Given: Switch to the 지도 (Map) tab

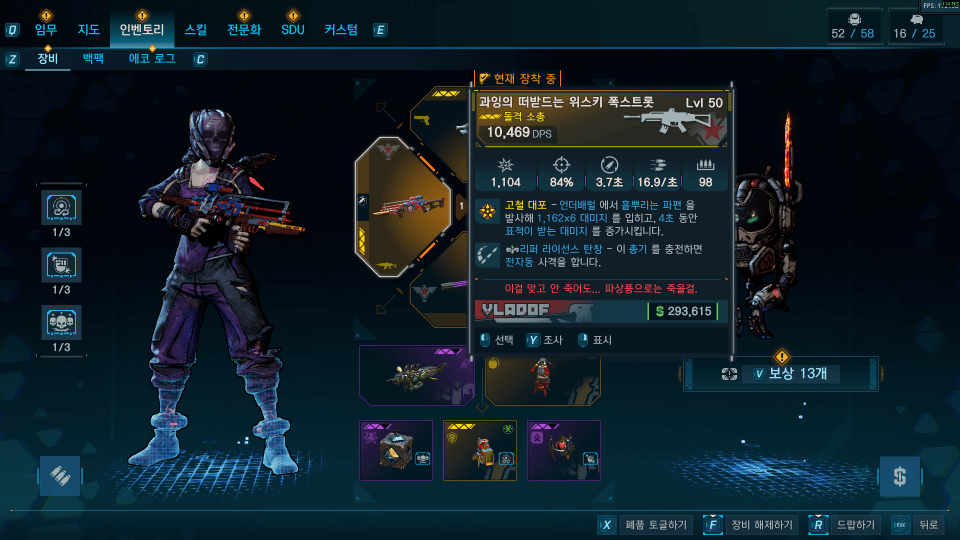Looking at the screenshot, I should pos(90,30).
